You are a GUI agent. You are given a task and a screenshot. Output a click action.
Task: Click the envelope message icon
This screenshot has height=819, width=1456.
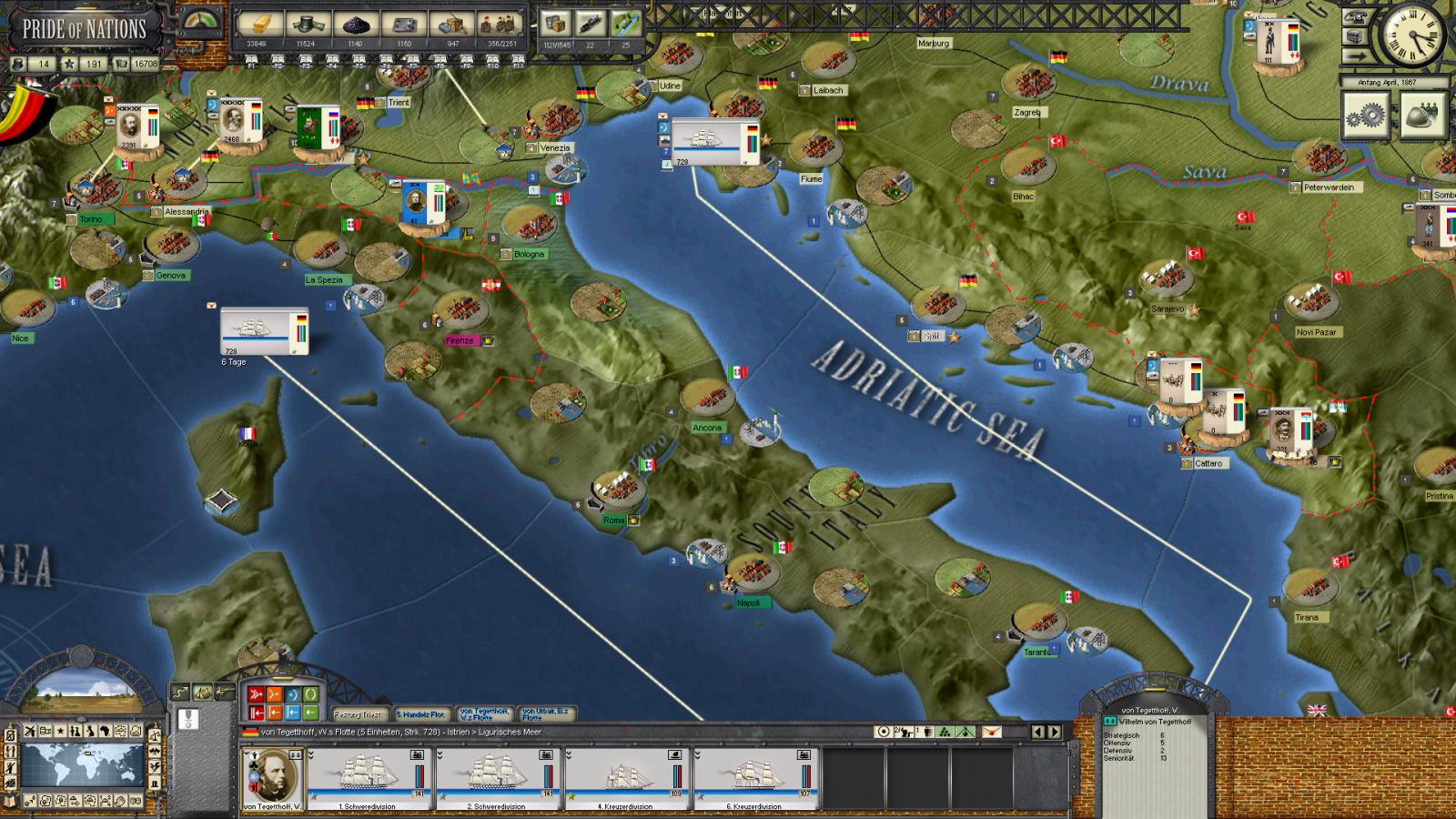tap(991, 732)
